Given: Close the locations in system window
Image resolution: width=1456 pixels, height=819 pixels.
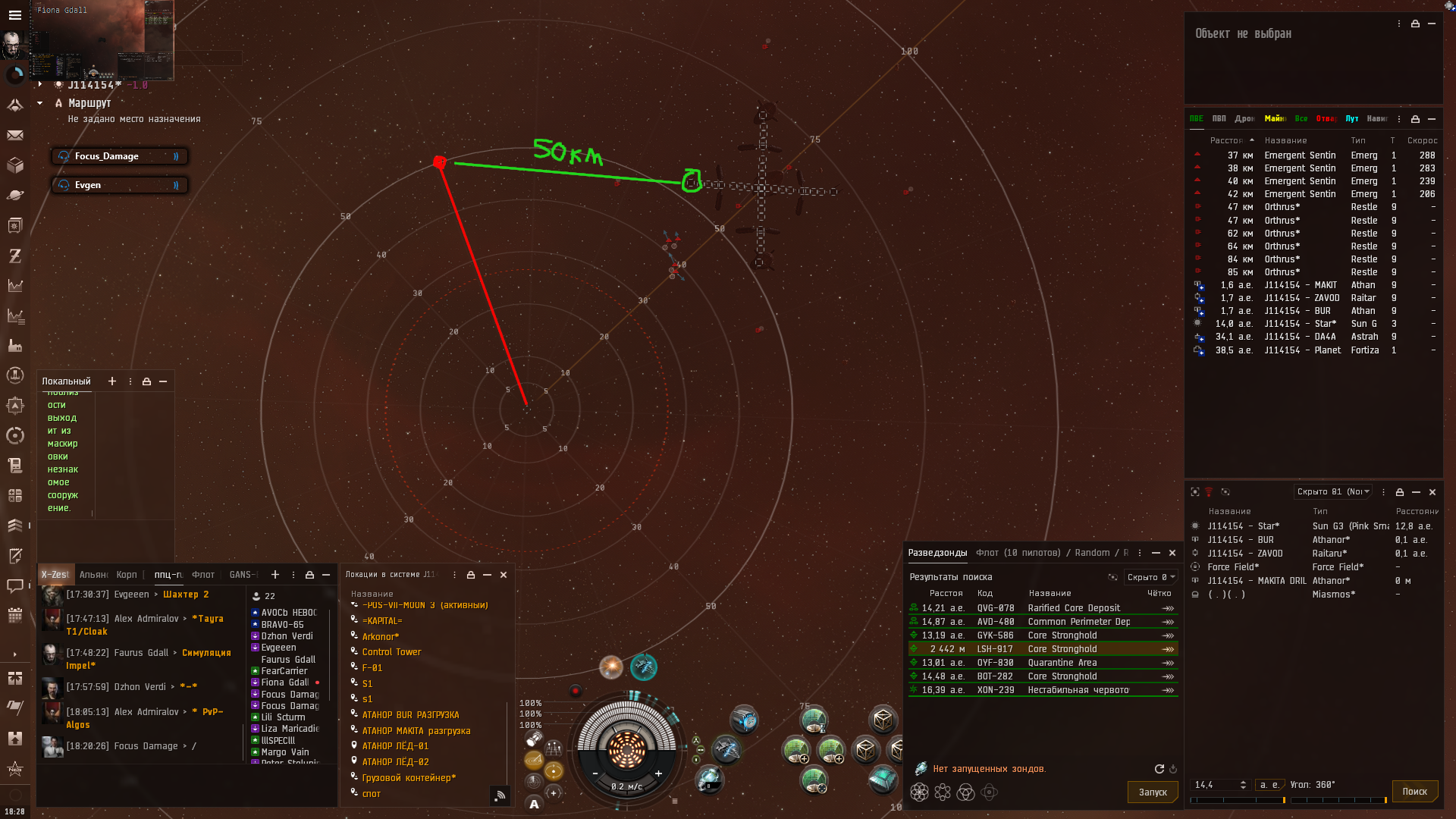Looking at the screenshot, I should [x=504, y=575].
